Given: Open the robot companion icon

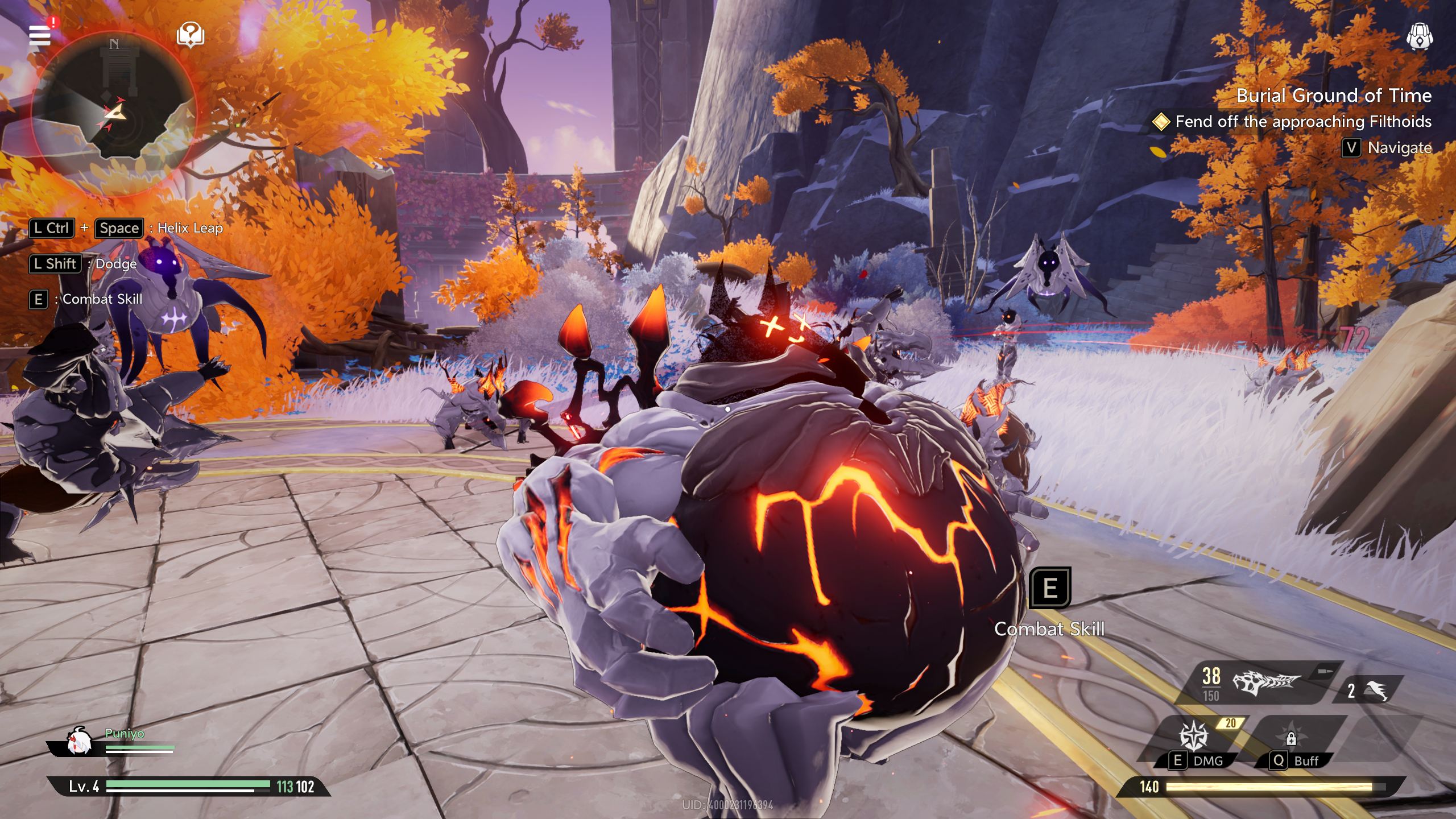Looking at the screenshot, I should [1419, 38].
